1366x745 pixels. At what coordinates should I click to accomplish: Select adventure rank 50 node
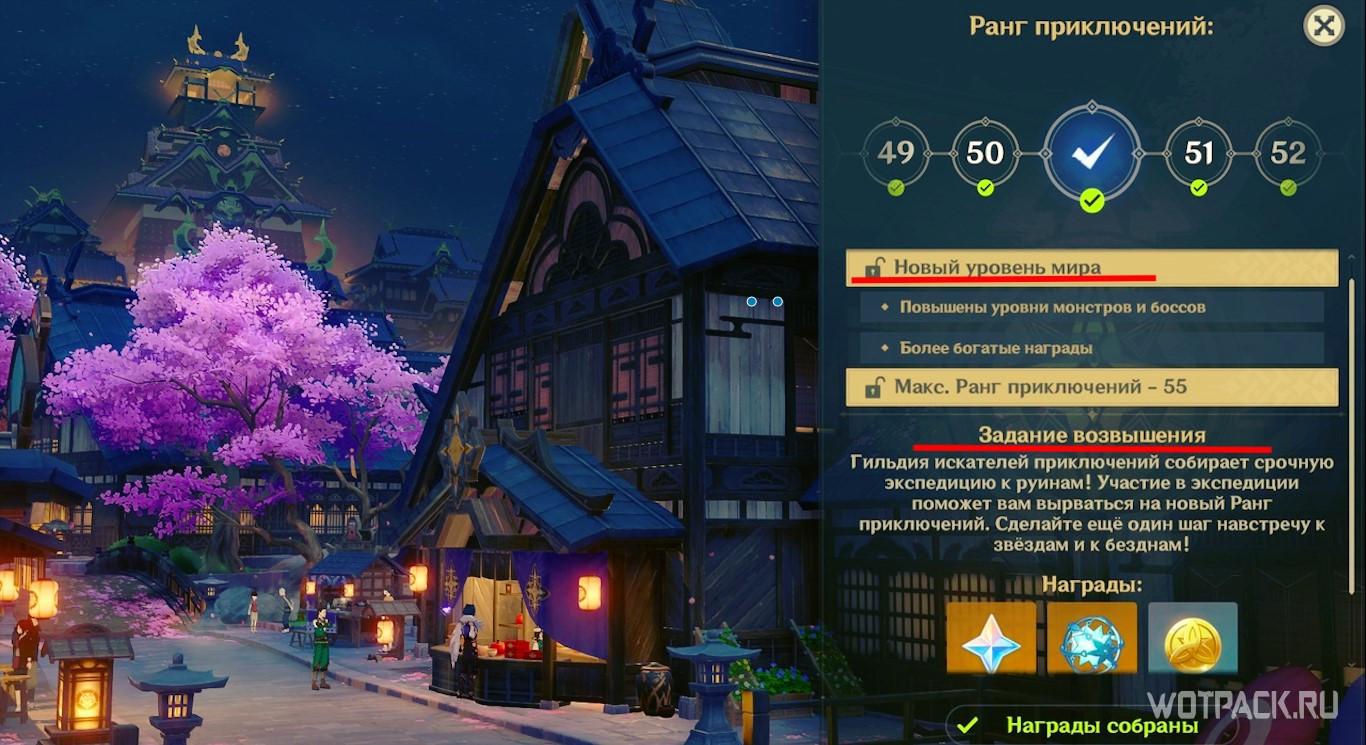[x=985, y=153]
